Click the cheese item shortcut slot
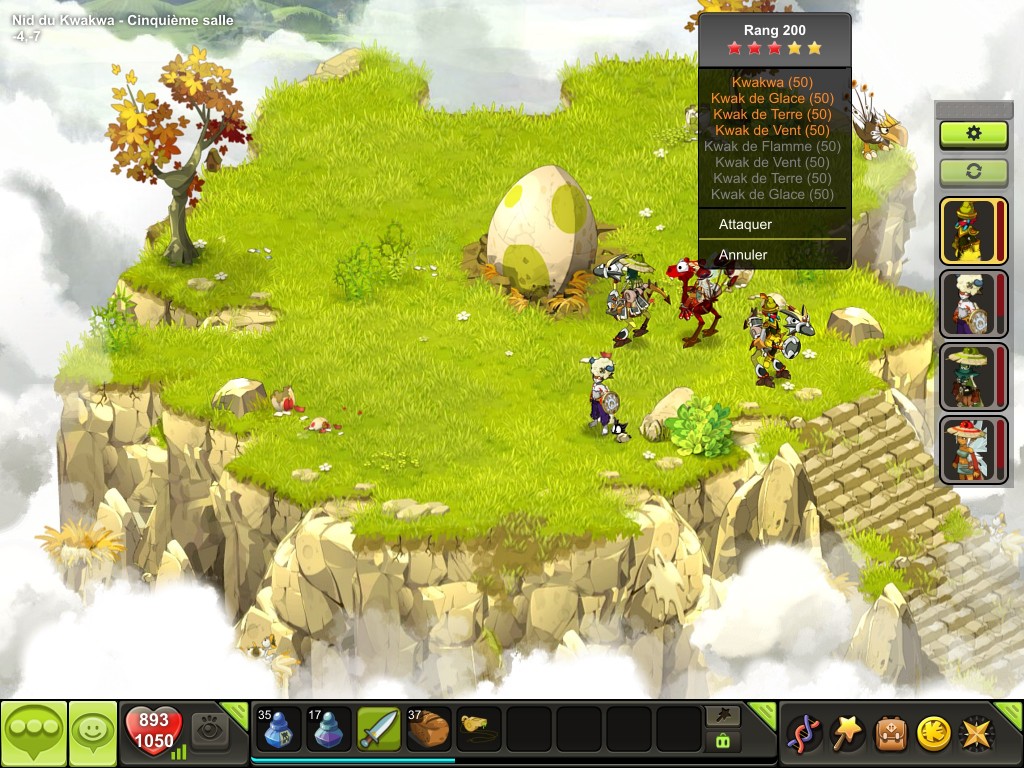The image size is (1024, 768). point(479,730)
